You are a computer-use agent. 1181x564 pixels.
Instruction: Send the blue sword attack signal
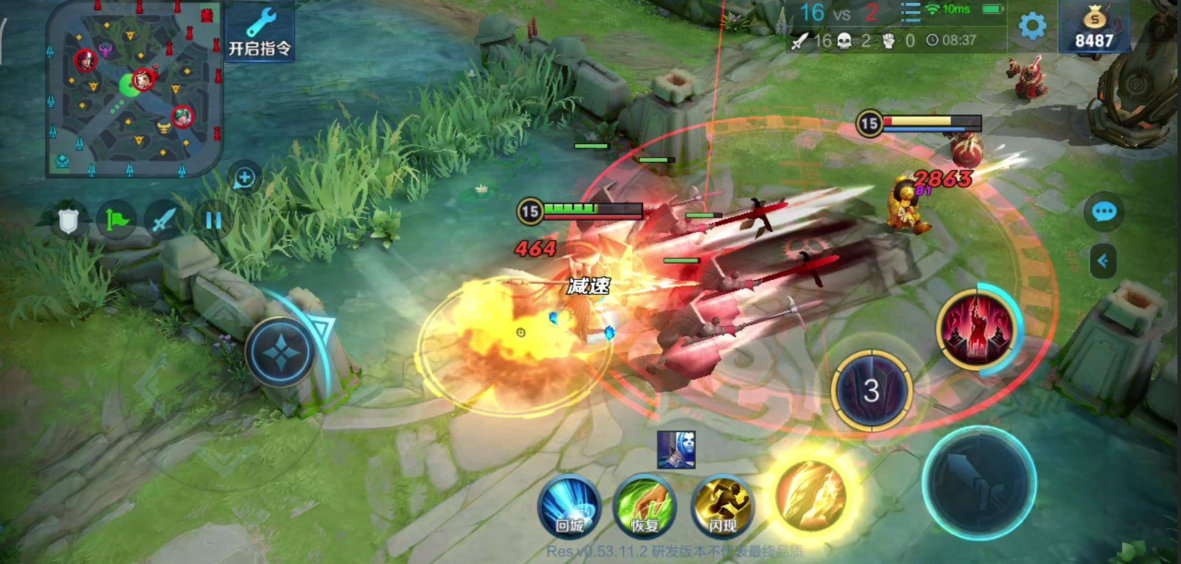coord(165,219)
